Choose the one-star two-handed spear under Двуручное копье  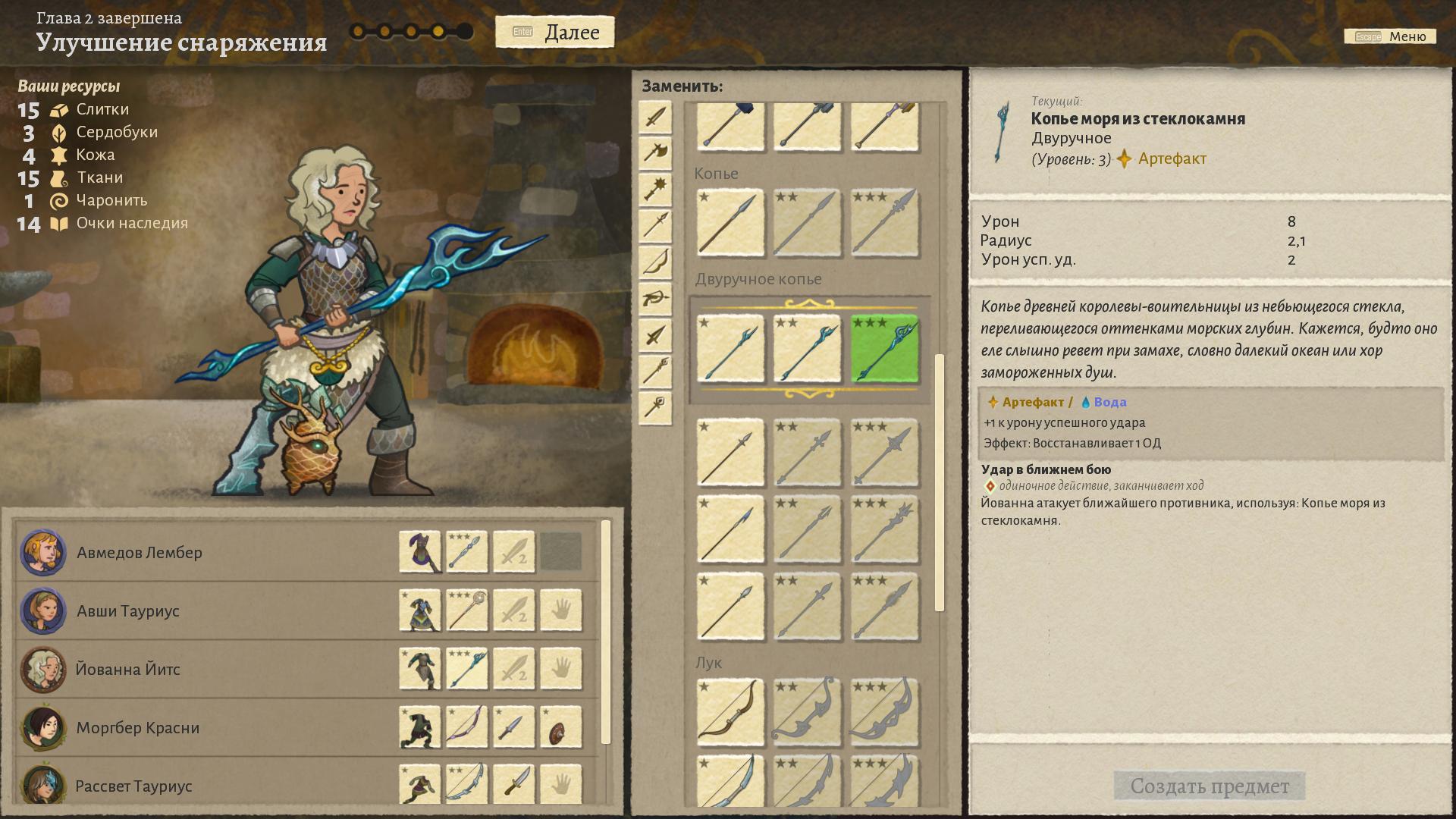(x=730, y=349)
